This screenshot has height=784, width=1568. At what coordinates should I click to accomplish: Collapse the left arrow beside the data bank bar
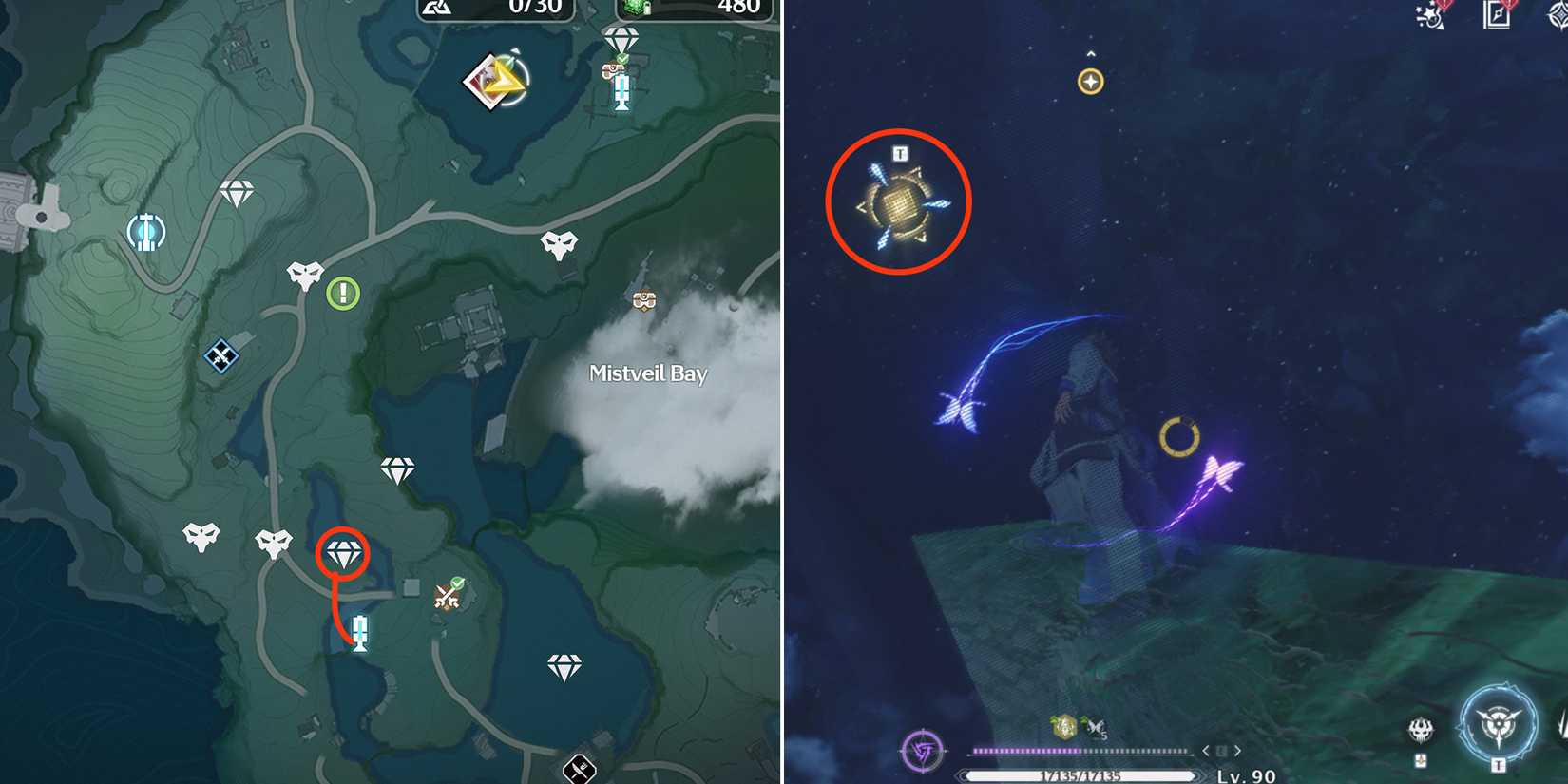[x=1205, y=750]
